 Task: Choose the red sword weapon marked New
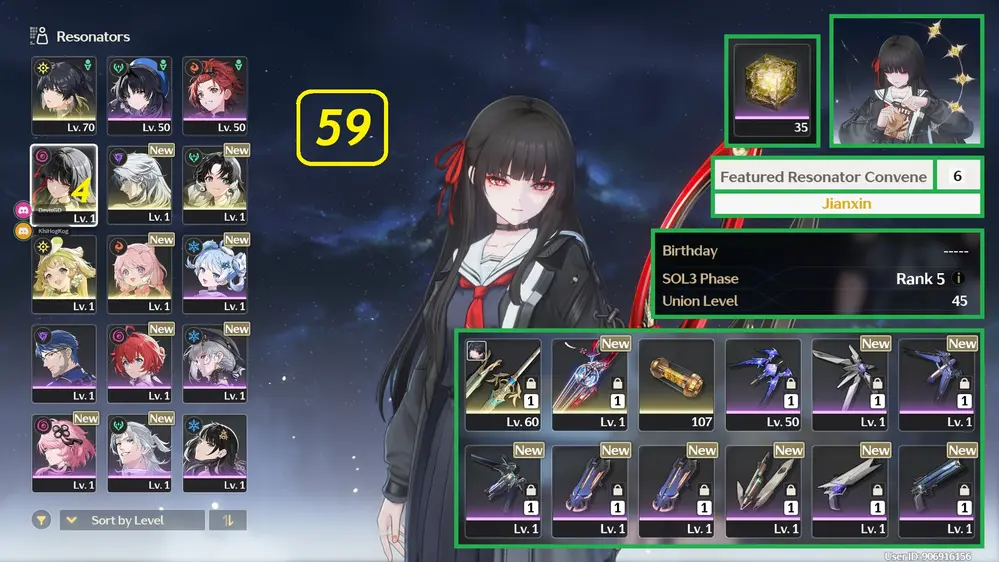pyautogui.click(x=590, y=384)
